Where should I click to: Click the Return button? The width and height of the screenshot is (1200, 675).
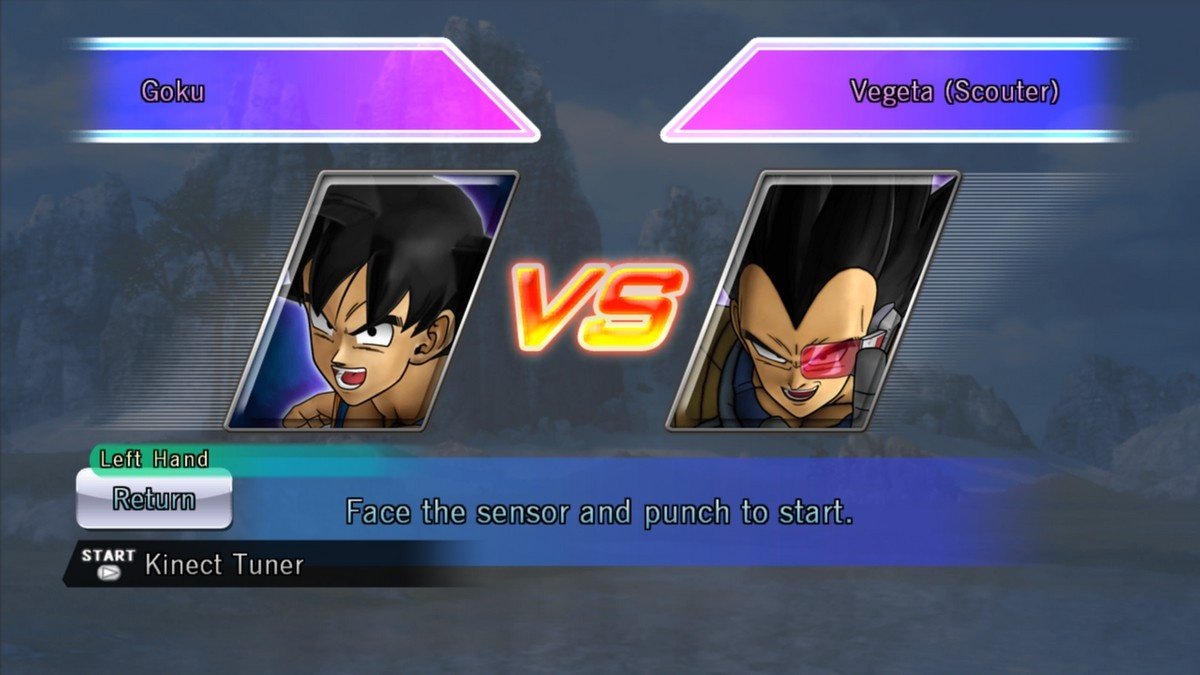pos(154,498)
